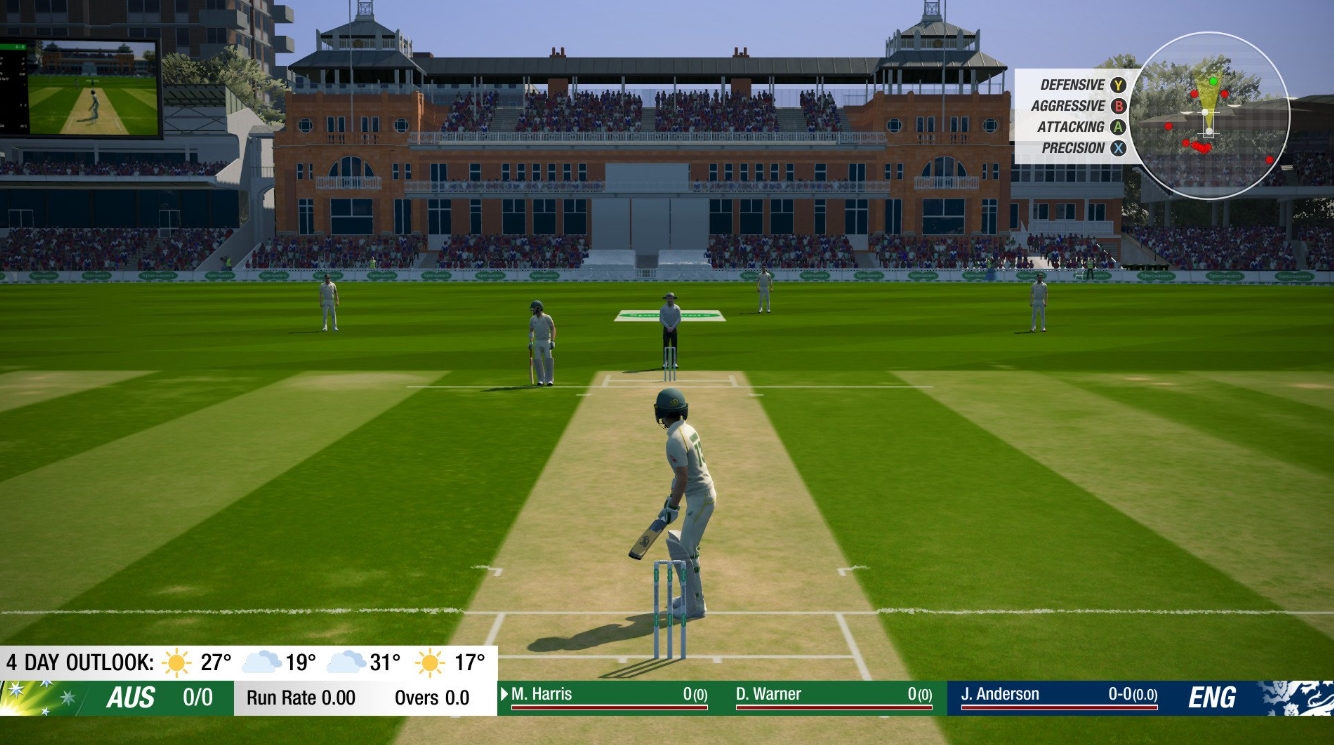Image resolution: width=1334 pixels, height=745 pixels.
Task: Select the Defensive shot Y icon
Action: click(1117, 86)
